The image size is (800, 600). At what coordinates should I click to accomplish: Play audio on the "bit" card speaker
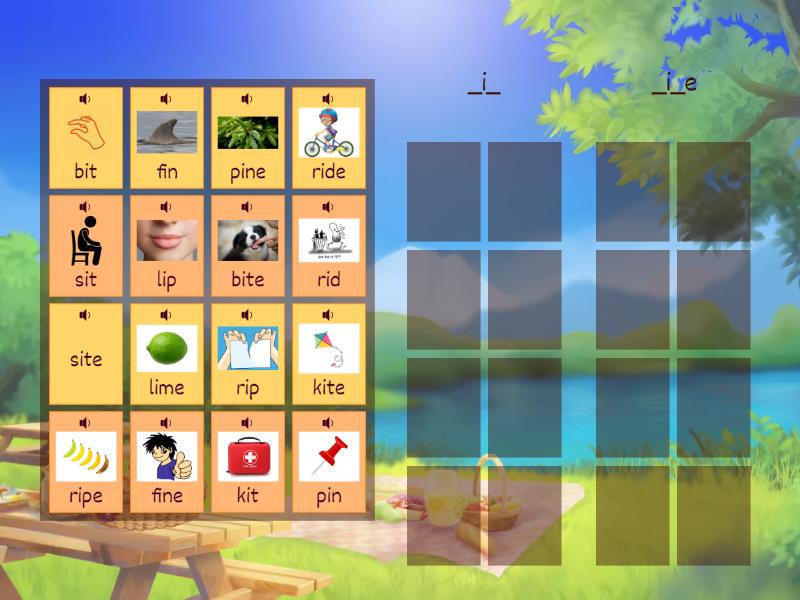(x=85, y=99)
